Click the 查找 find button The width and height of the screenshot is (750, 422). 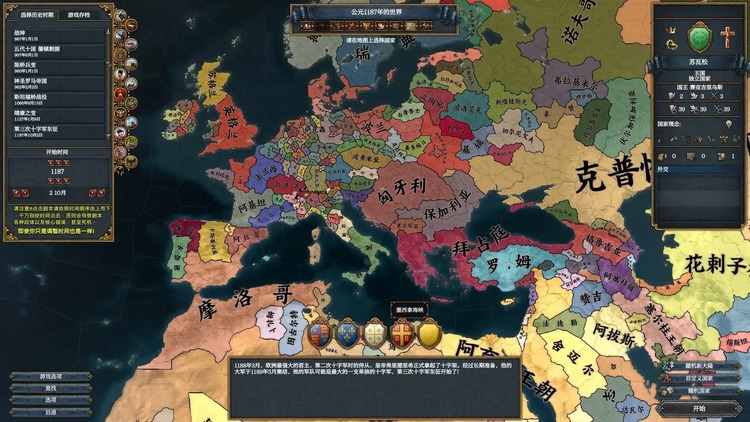click(50, 388)
